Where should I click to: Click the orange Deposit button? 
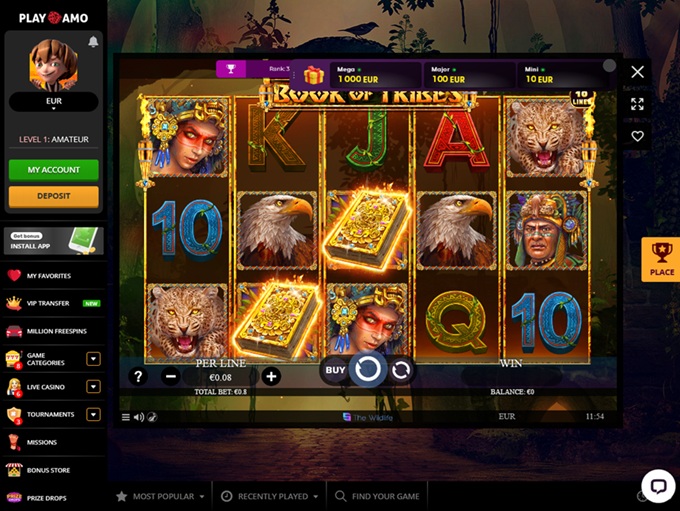(x=54, y=196)
